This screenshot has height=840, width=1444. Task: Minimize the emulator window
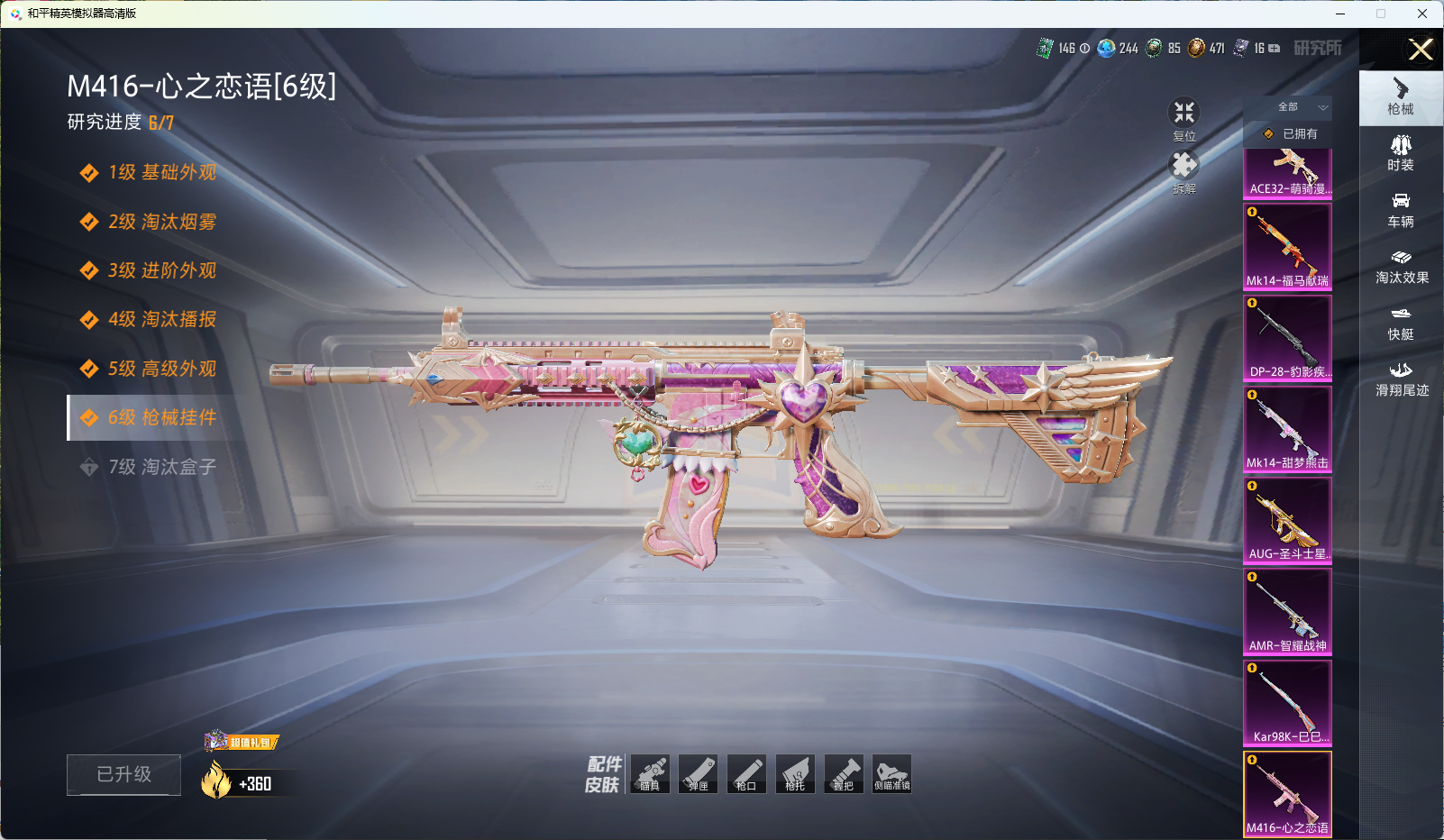click(1340, 14)
